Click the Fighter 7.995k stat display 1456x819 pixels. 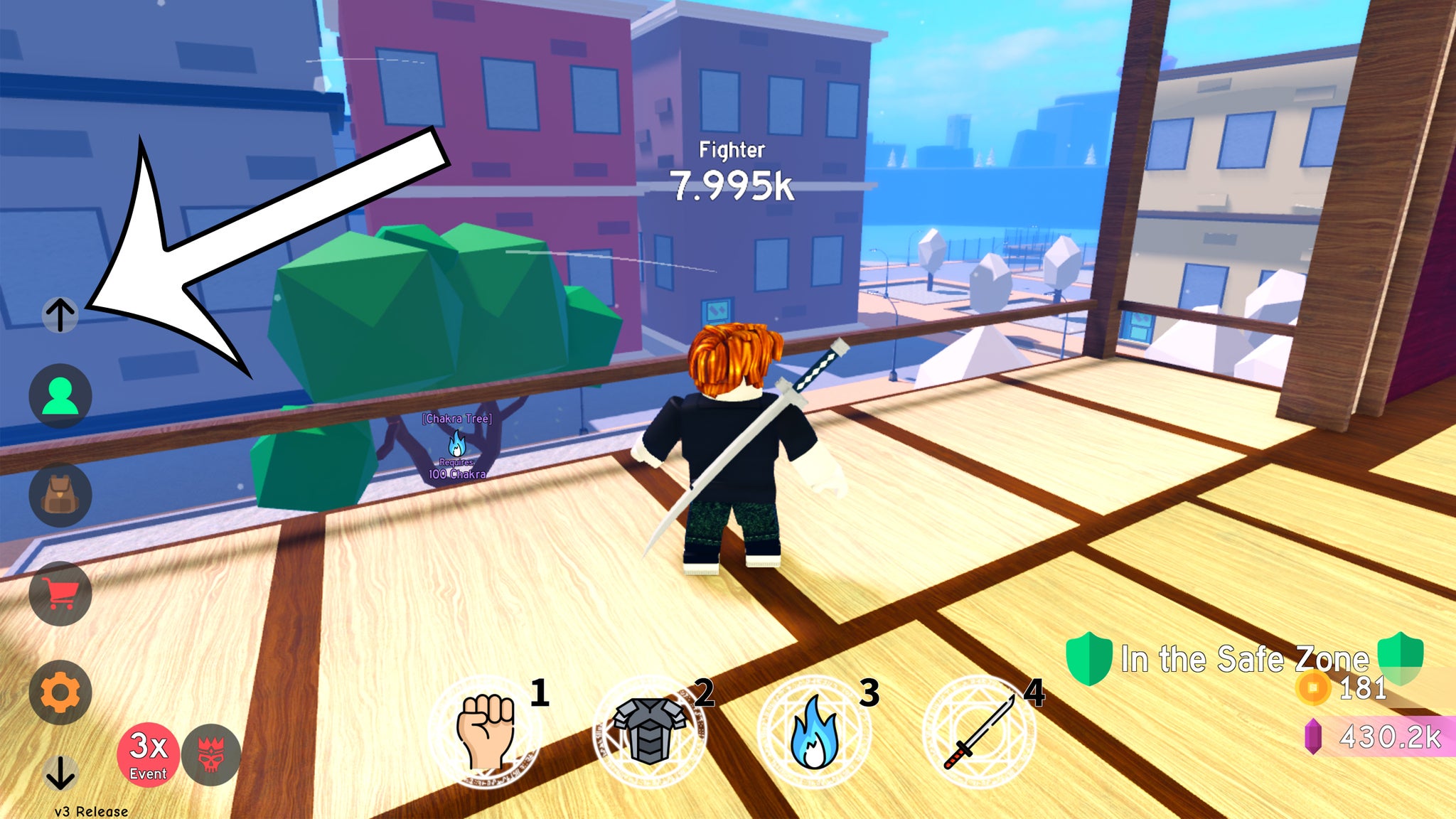coord(730,168)
